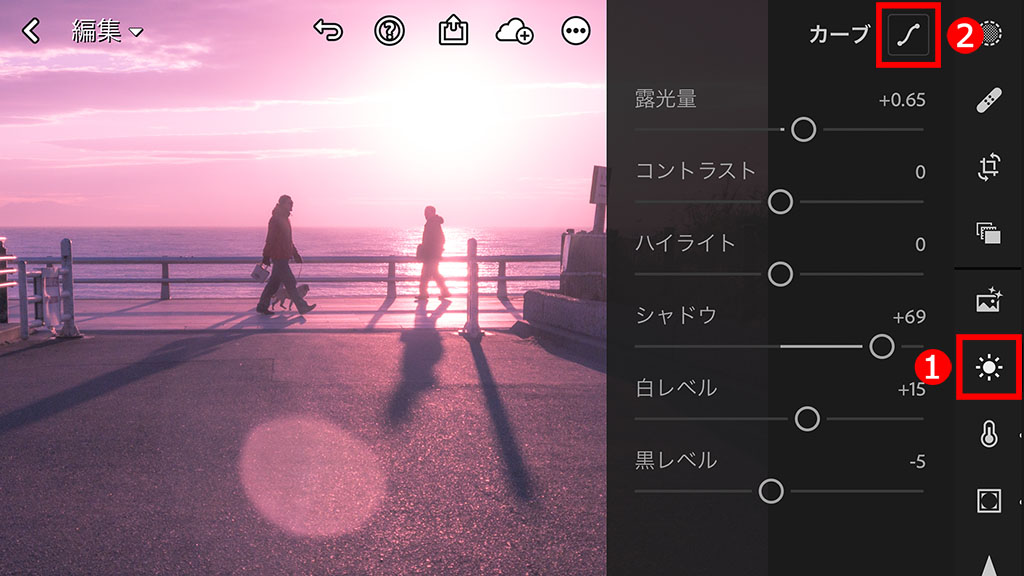
Task: Go back with the left arrow
Action: tap(32, 32)
